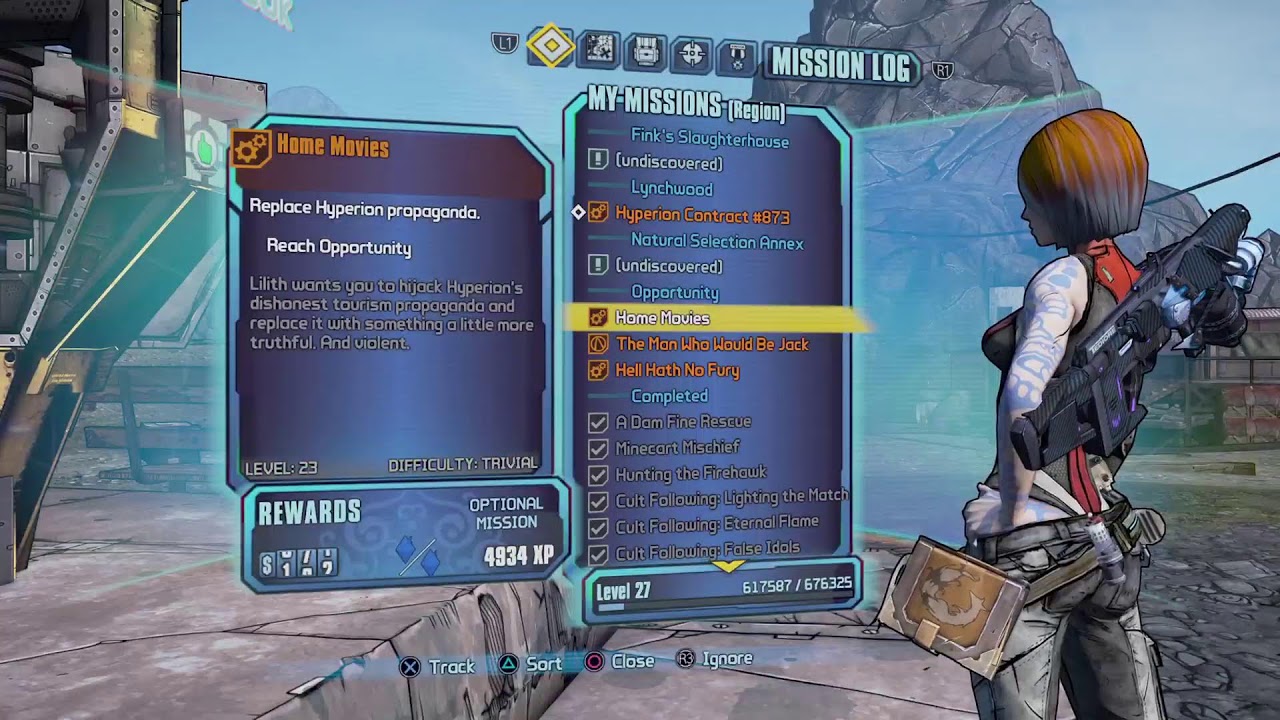View completed mission A Dam Fine Rescue
The width and height of the screenshot is (1280, 720).
[683, 422]
